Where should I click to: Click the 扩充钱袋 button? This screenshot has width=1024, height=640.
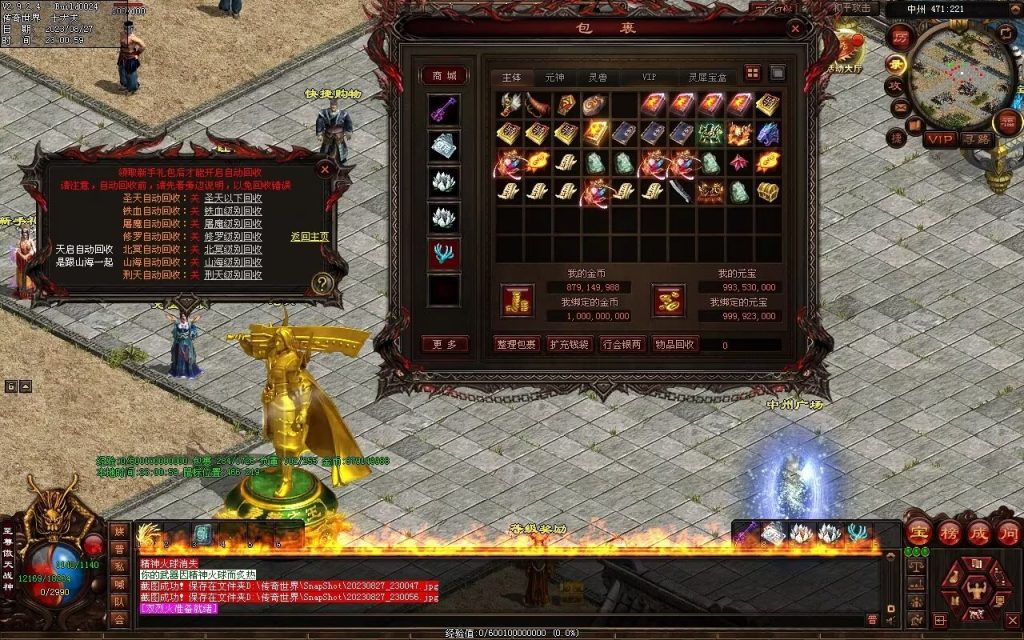(569, 344)
